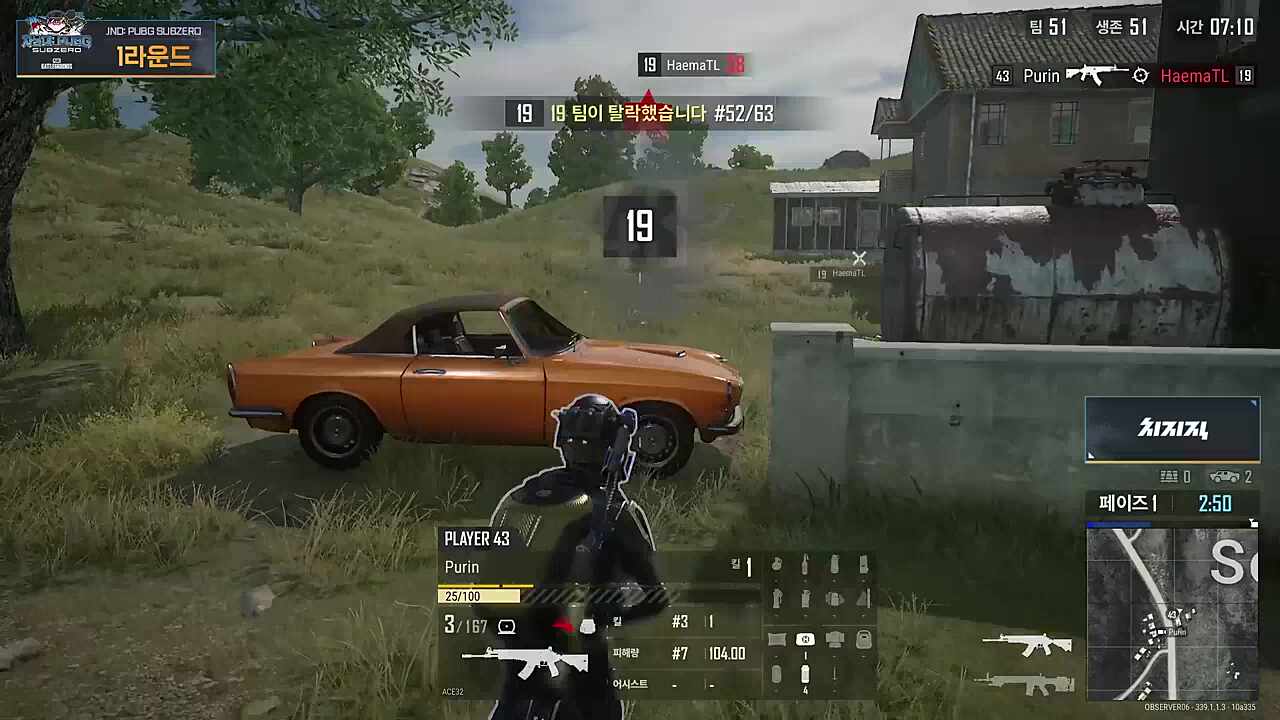1280x720 pixels.
Task: Toggle the crosshair kill indicator in top-right feed
Action: click(x=1139, y=75)
